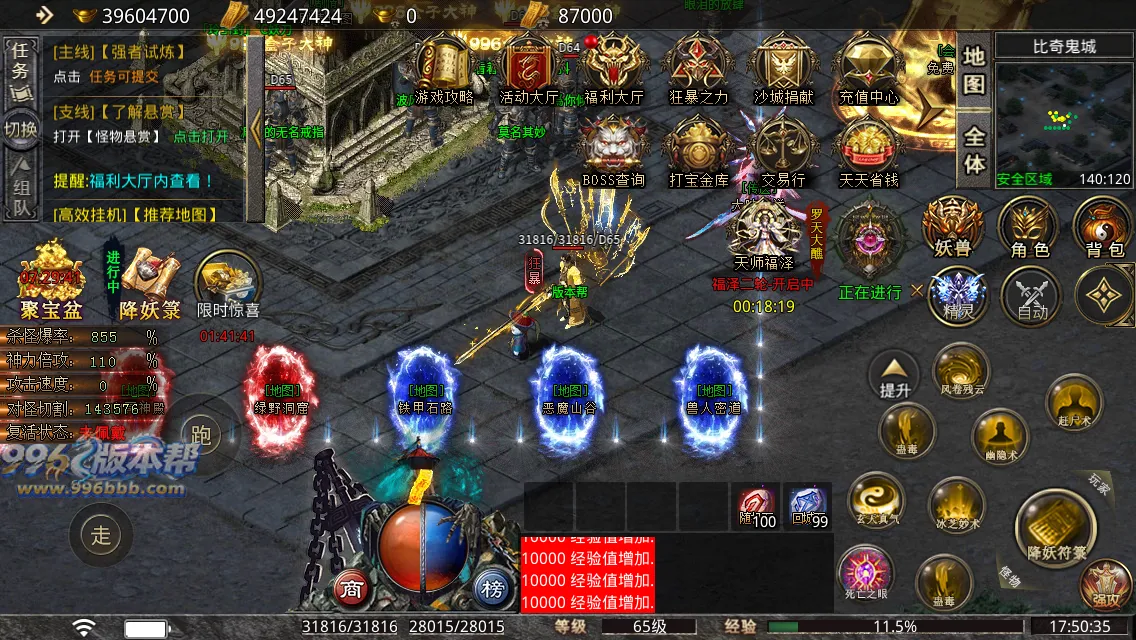Viewport: 1136px width, 640px height.
Task: Tap the 提升 upgrade arrow button
Action: point(894,376)
